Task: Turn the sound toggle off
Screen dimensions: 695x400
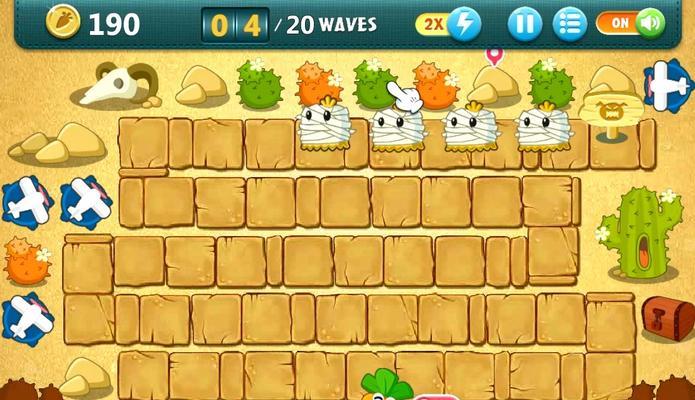Action: (631, 22)
